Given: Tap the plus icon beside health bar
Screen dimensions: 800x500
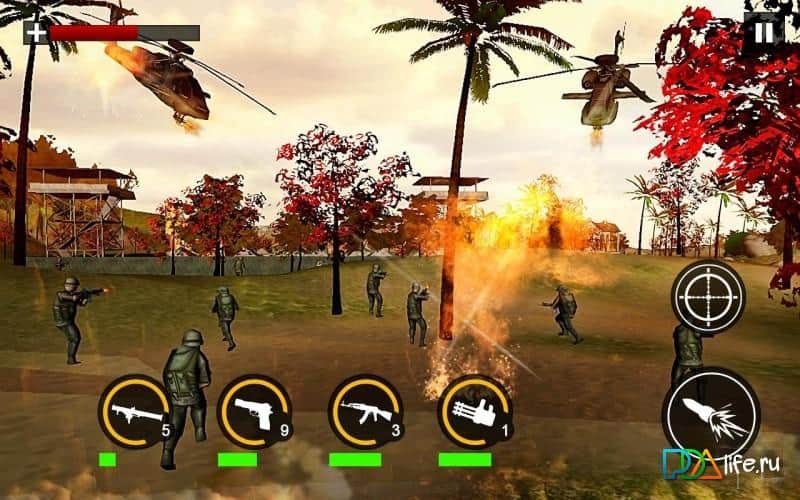Looking at the screenshot, I should [x=36, y=32].
